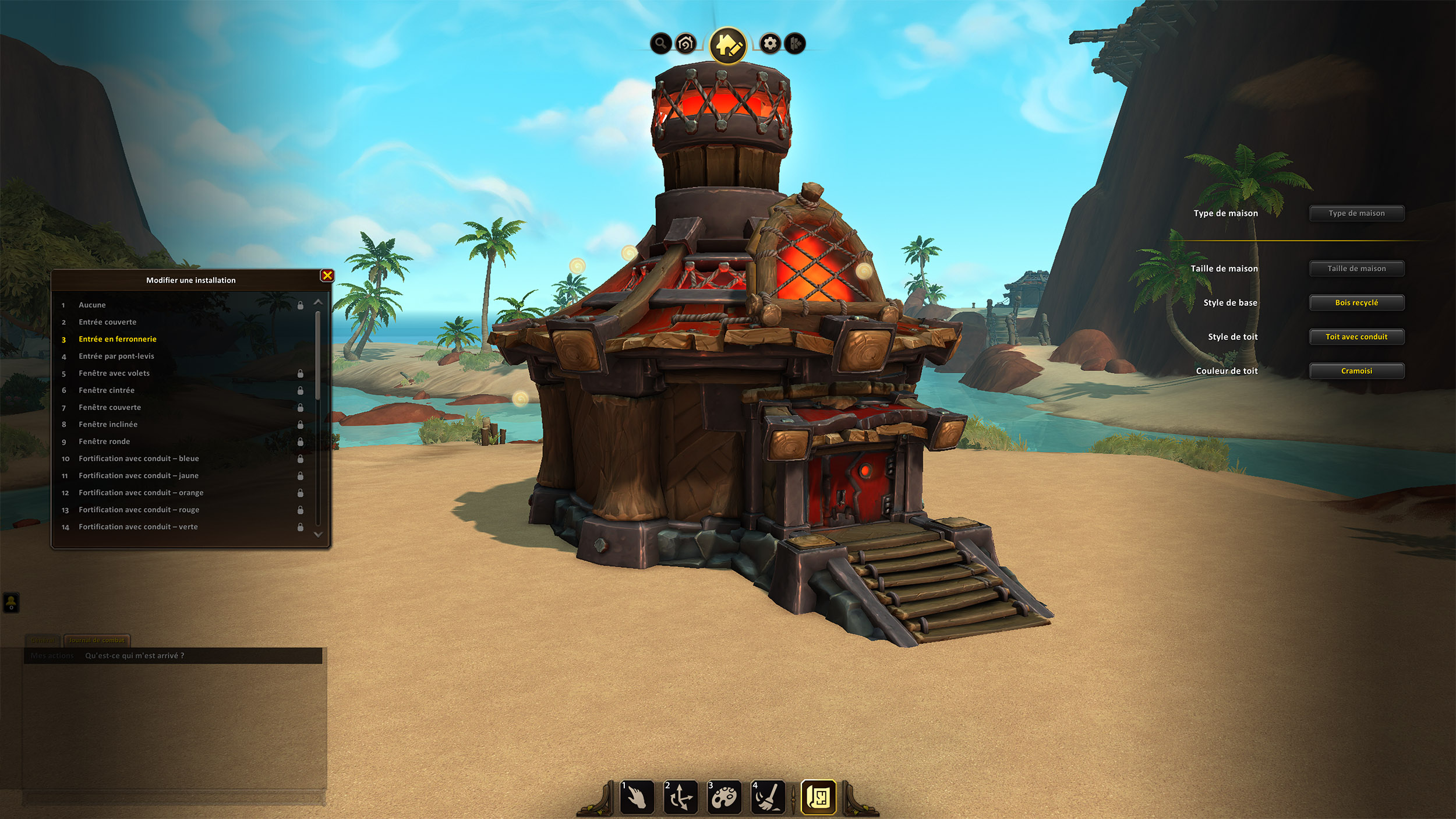Screen dimensions: 1456x819
Task: Switch to the Journal de combat chat tab
Action: click(x=97, y=640)
